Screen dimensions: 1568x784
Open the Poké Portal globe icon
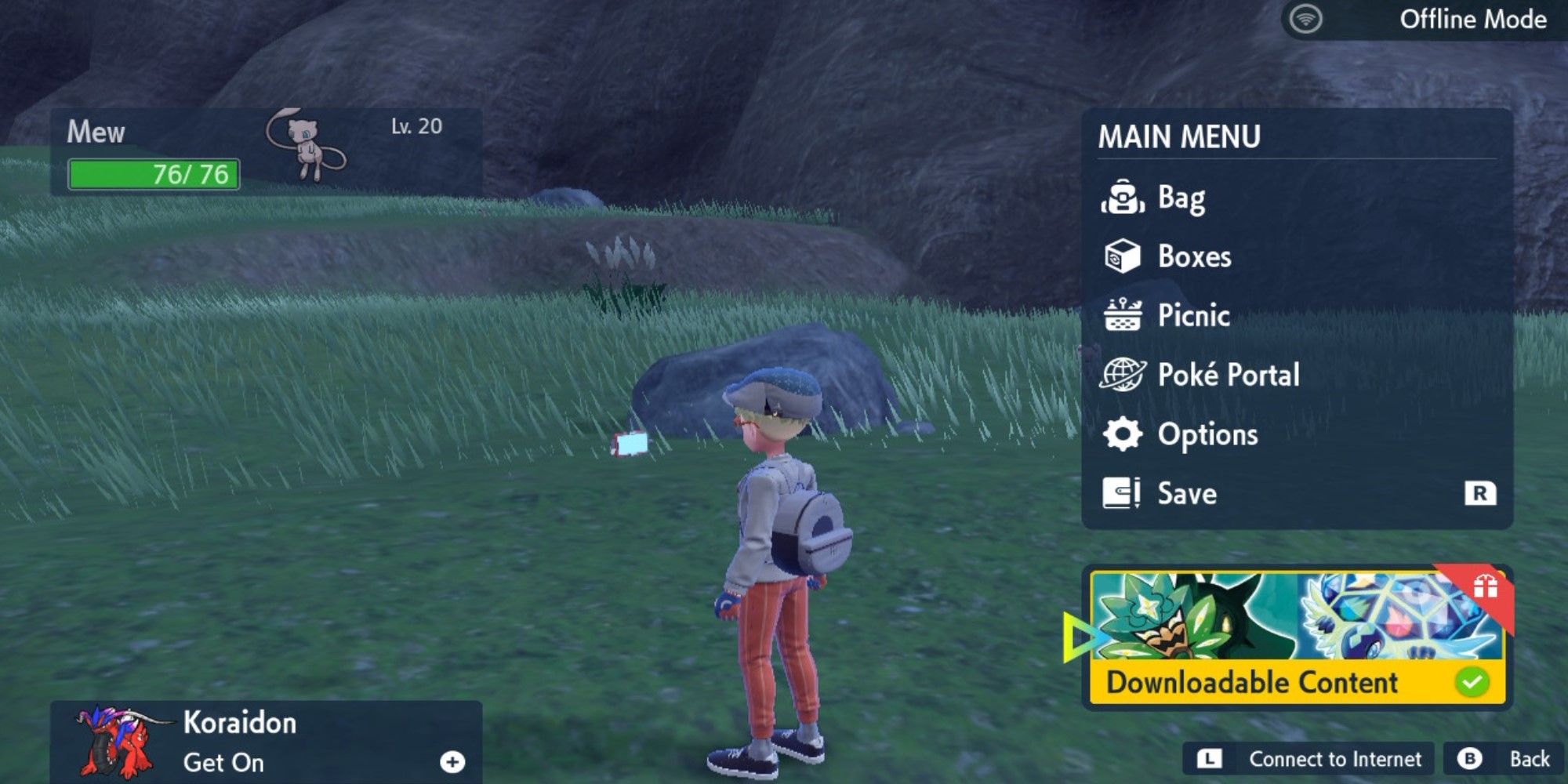pos(1124,375)
